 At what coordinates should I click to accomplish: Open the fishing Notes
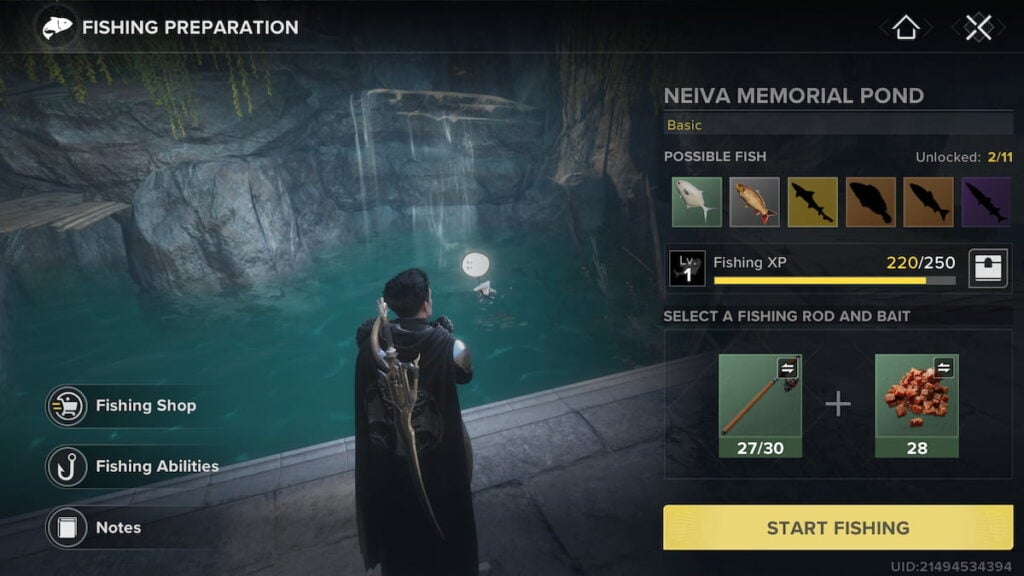(x=100, y=527)
